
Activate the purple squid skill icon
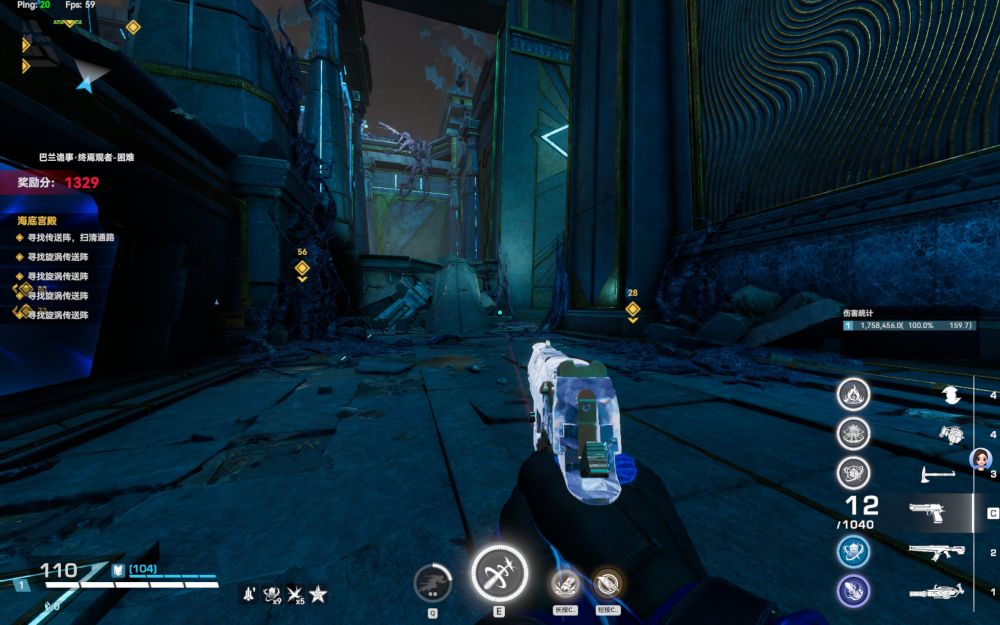coord(853,591)
